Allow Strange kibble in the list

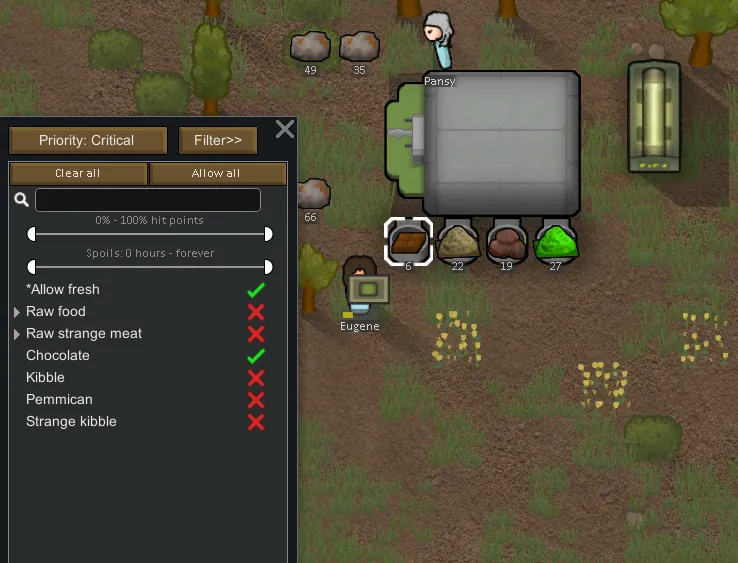[x=256, y=422]
